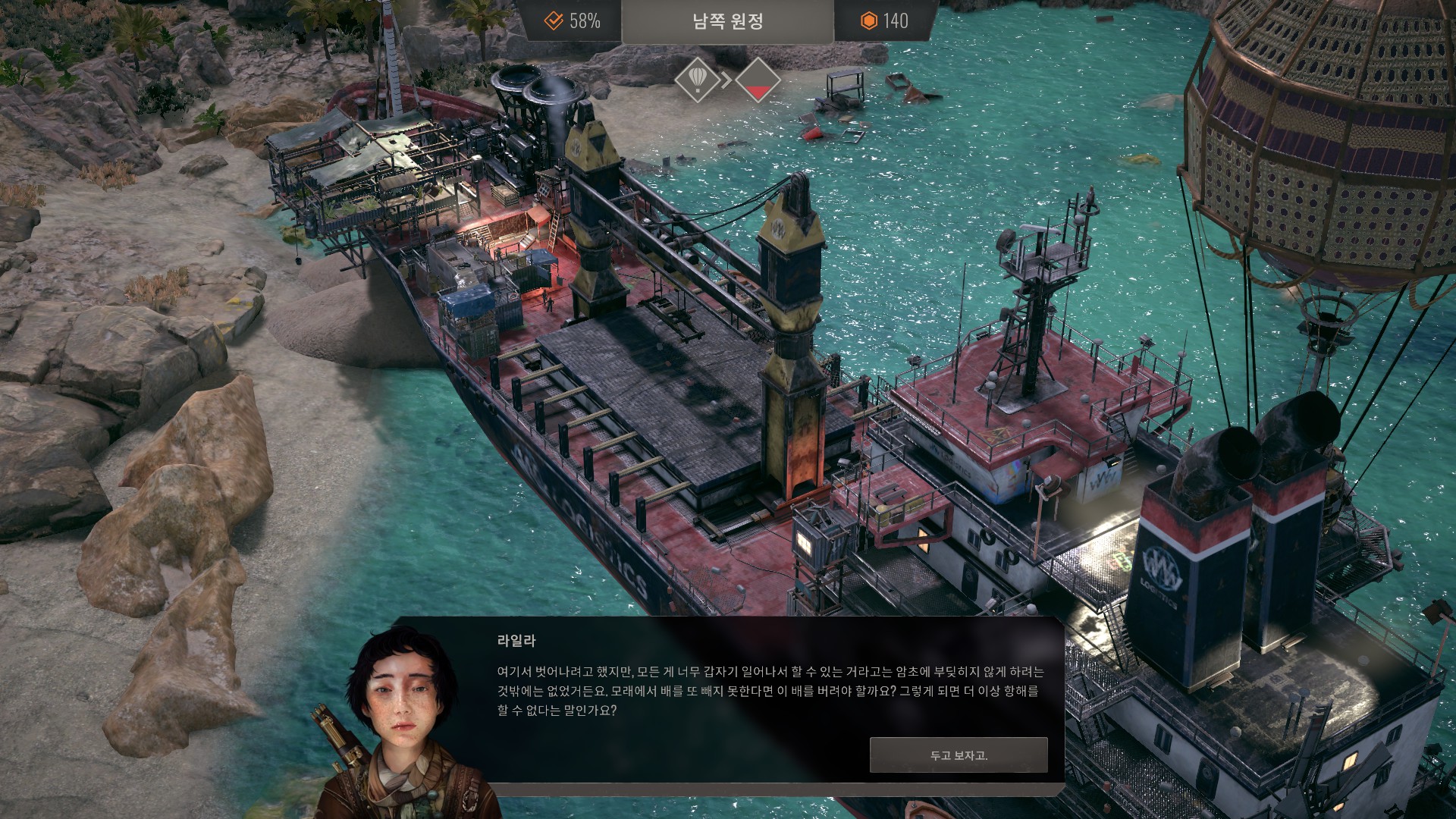Choose the "두고 보자." dialogue reply

959,755
